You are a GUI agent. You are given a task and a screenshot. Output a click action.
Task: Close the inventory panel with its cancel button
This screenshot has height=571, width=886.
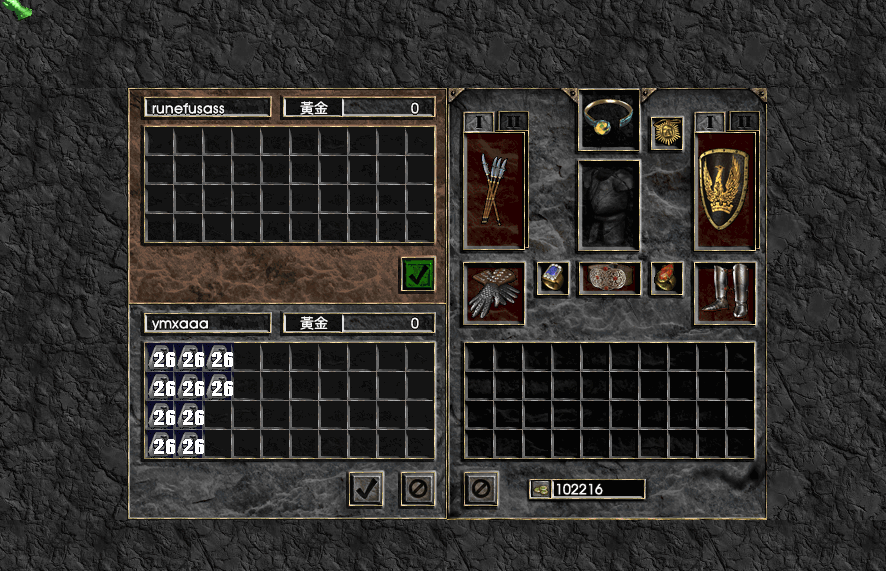pos(481,489)
